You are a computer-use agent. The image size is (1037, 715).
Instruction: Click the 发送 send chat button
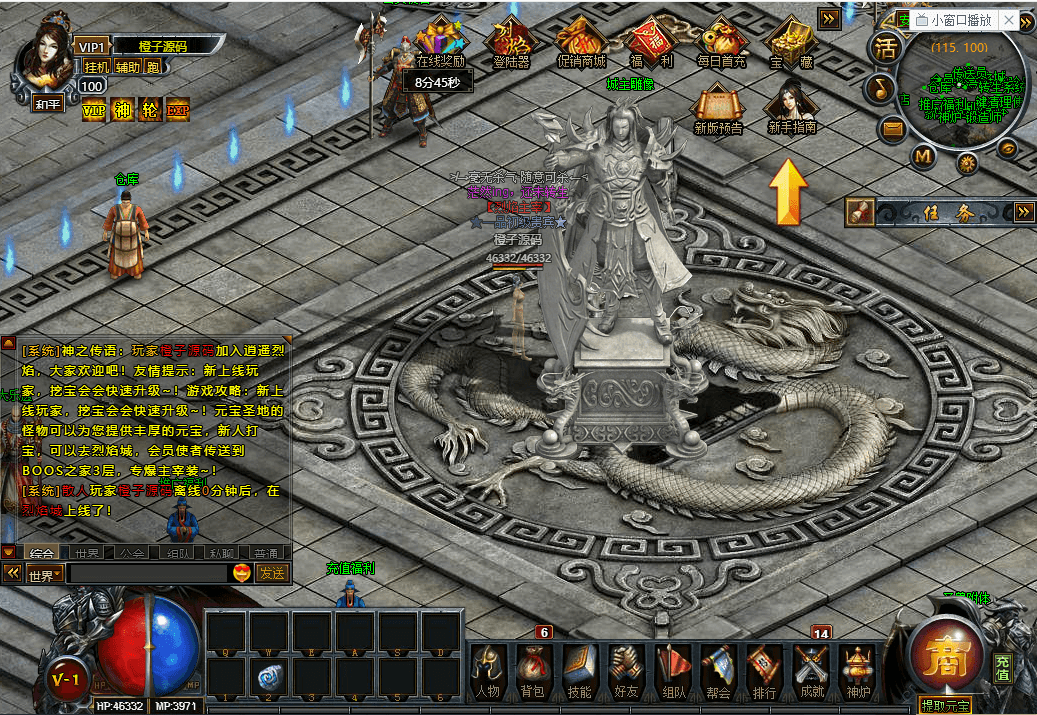(x=272, y=574)
